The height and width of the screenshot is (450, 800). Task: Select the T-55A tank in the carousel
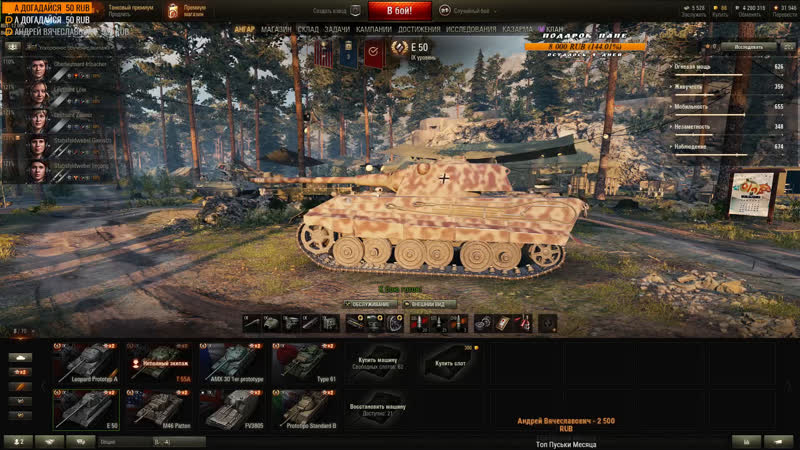point(159,362)
